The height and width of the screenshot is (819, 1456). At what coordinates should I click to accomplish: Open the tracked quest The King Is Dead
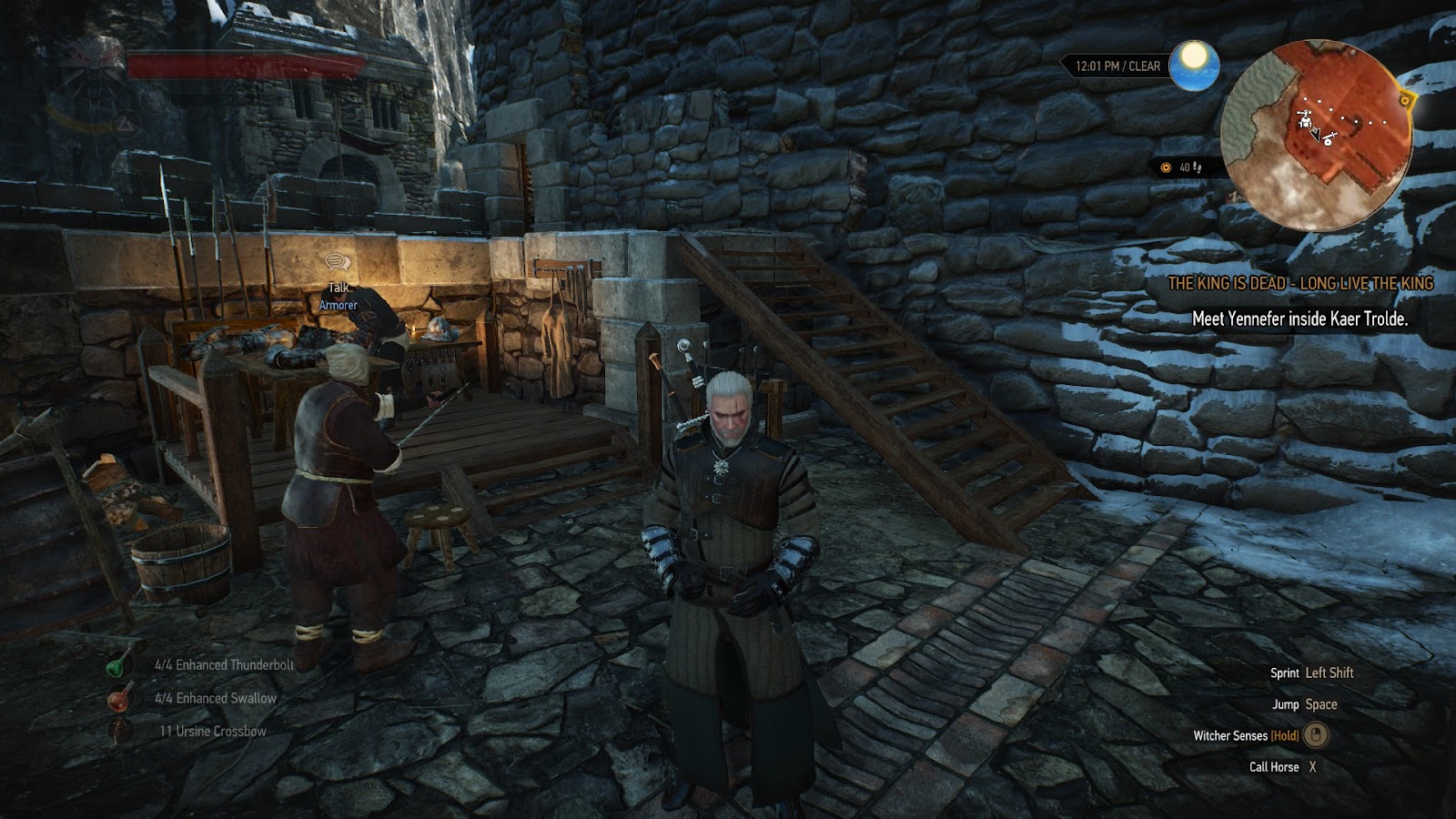1300,284
